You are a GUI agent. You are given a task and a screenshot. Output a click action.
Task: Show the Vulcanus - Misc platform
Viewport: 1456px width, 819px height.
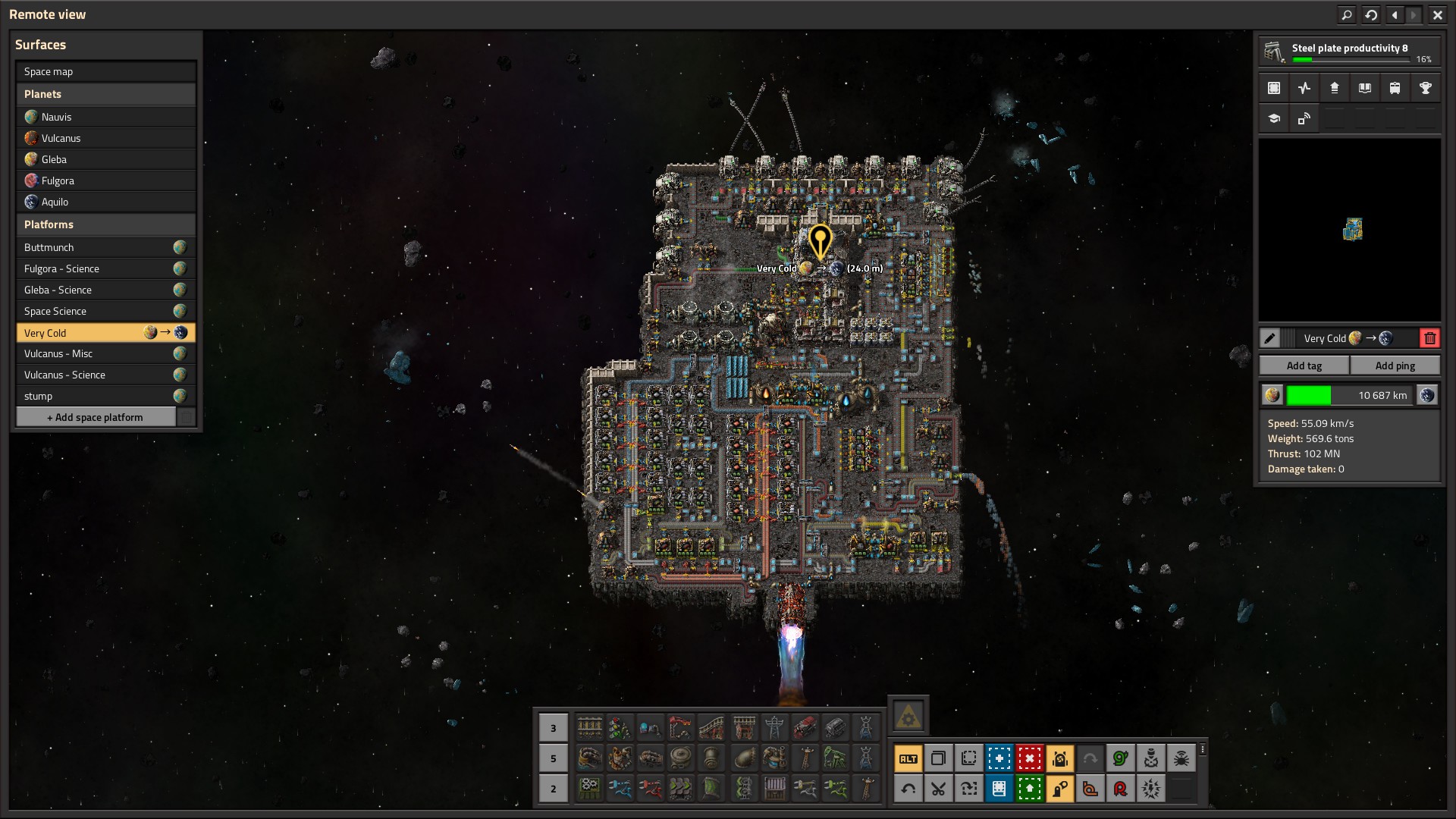tap(96, 353)
